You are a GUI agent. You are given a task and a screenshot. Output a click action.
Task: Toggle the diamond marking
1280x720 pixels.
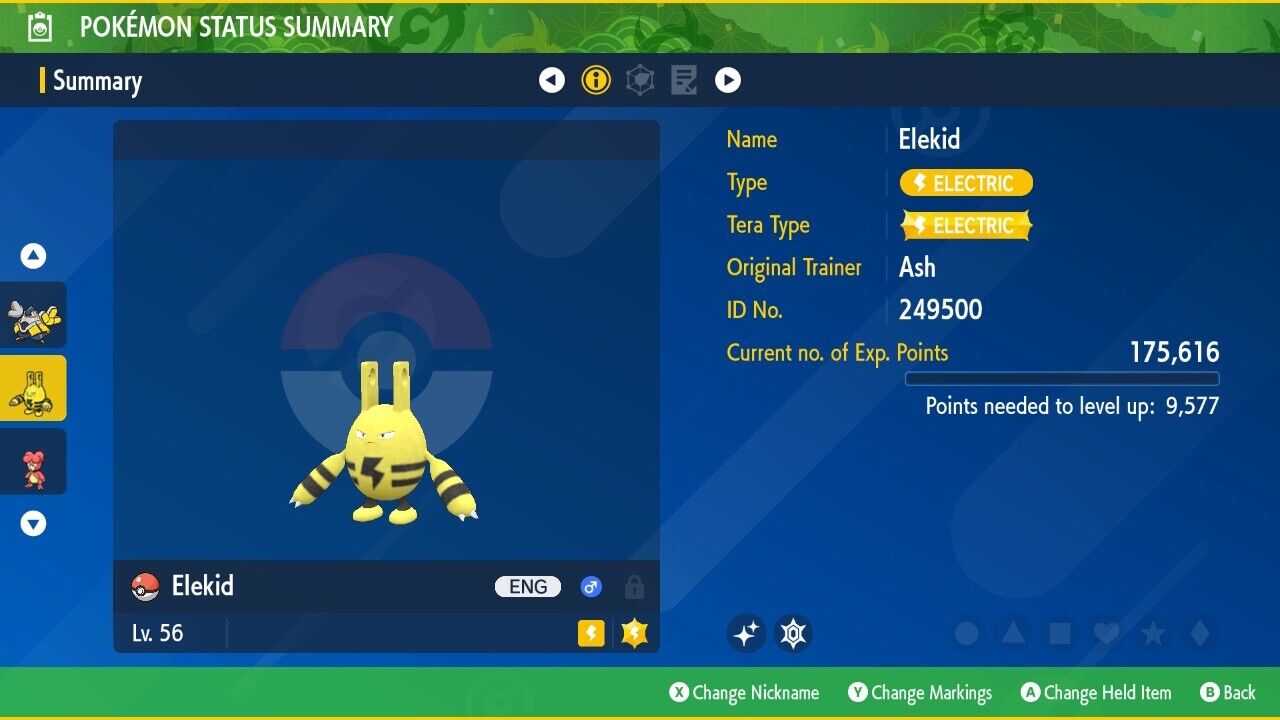point(1198,633)
